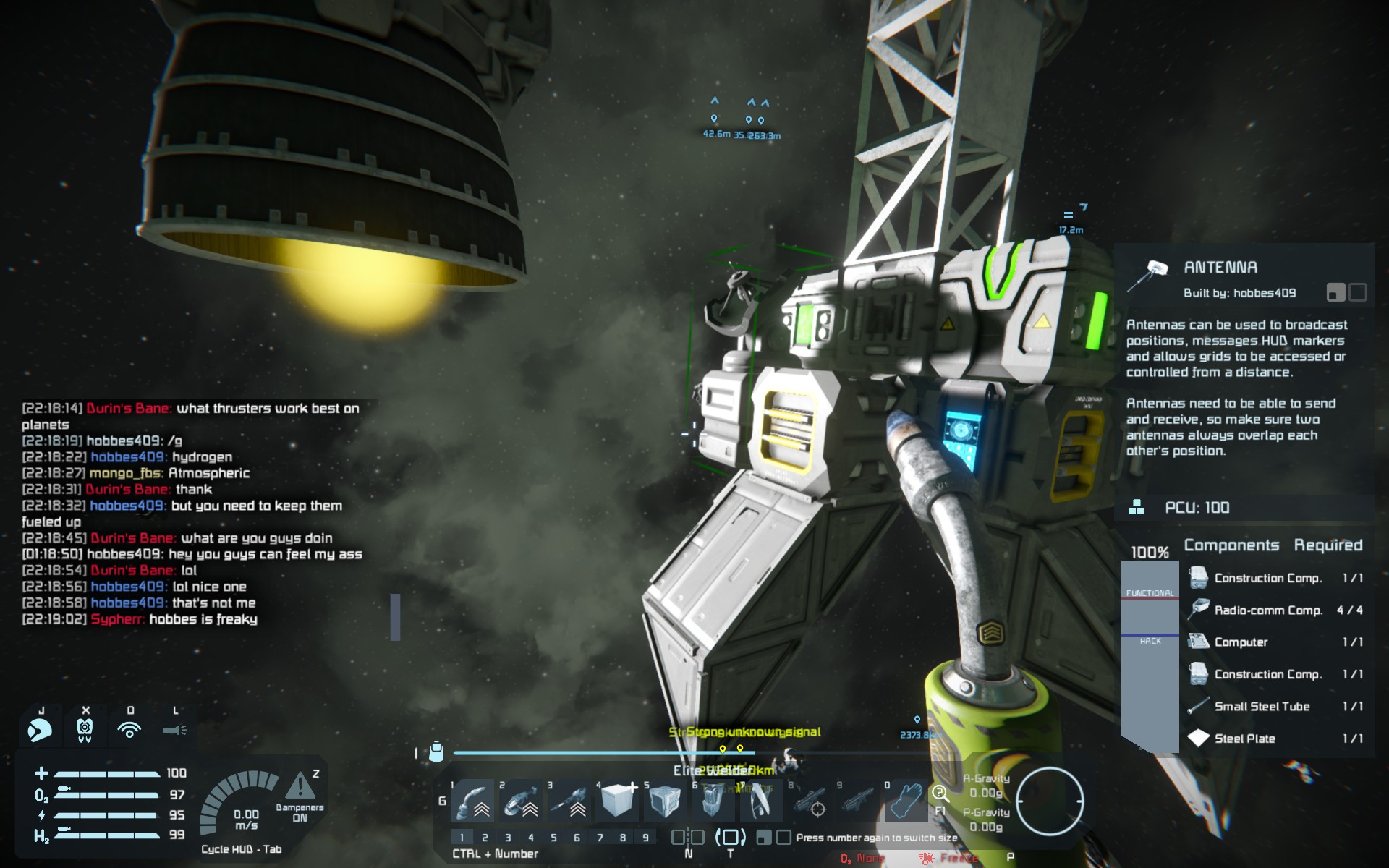The height and width of the screenshot is (868, 1389).
Task: Switch to toolbar page 9
Action: [645, 838]
